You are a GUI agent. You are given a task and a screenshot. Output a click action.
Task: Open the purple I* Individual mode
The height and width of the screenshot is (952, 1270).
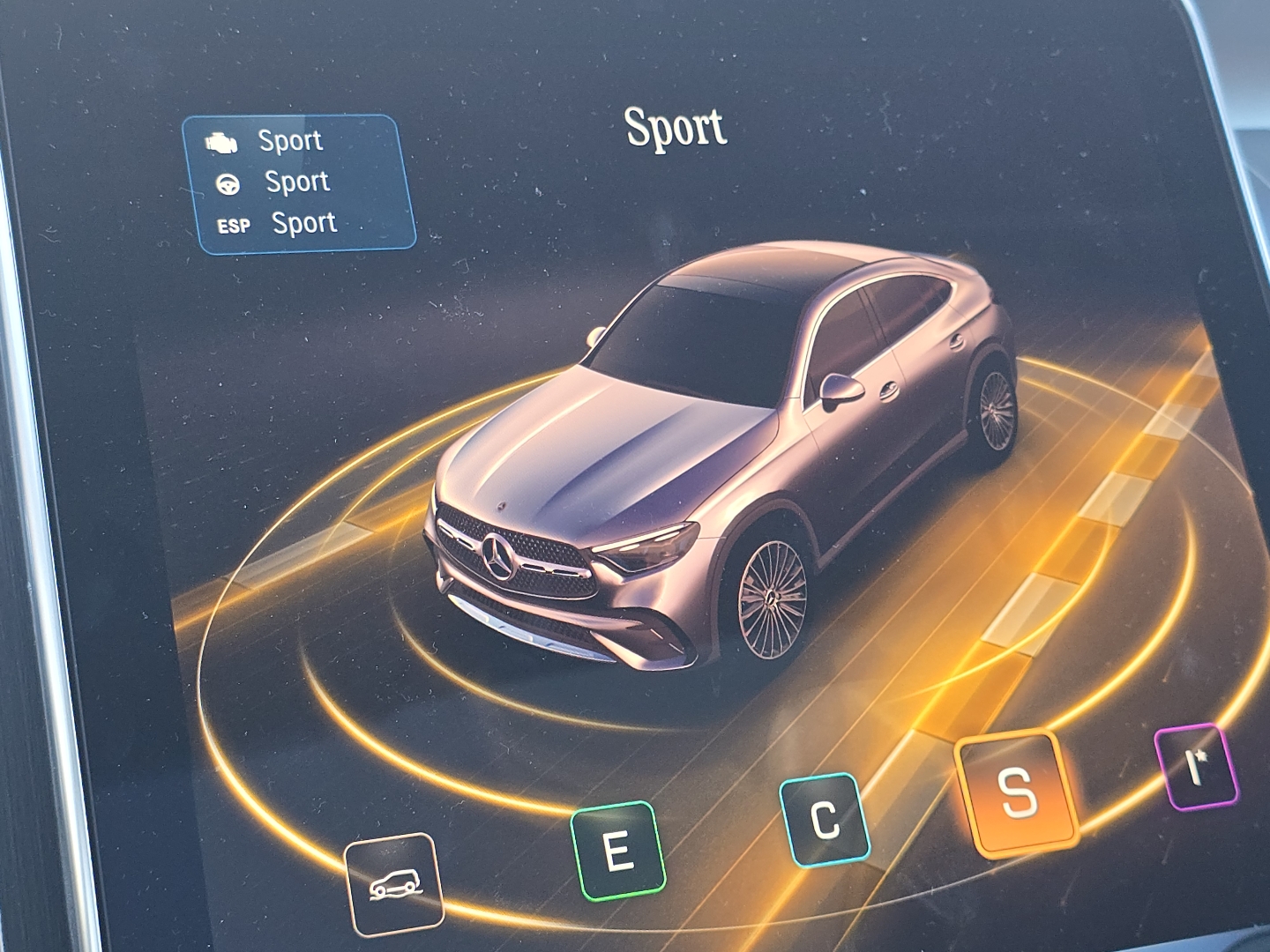[1194, 766]
